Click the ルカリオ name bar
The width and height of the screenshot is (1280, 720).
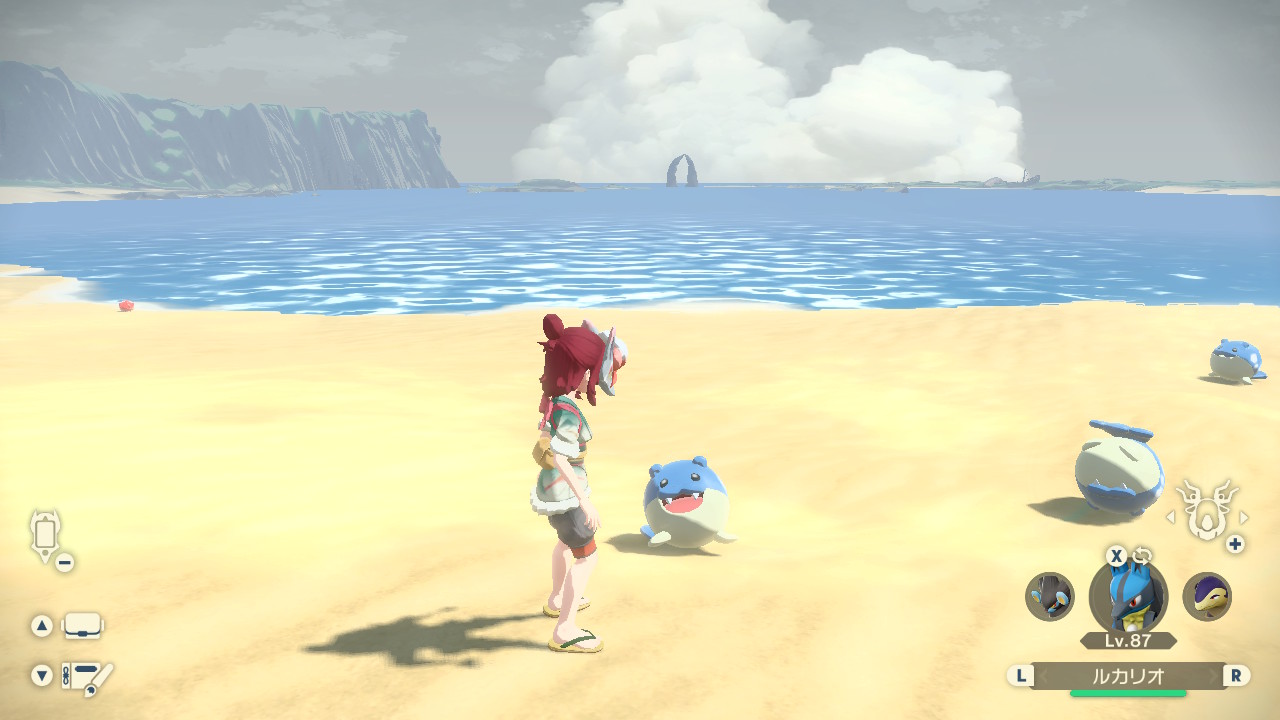tap(1128, 675)
